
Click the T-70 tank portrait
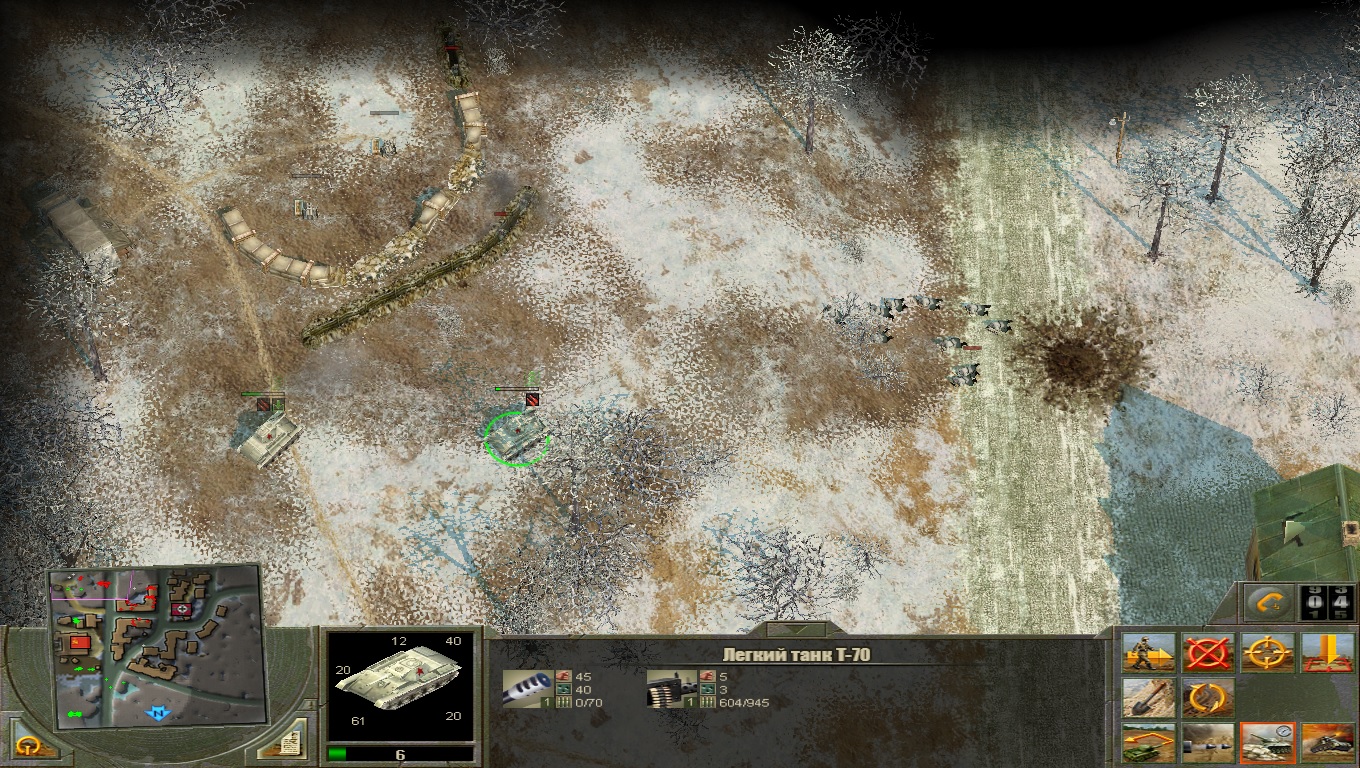(x=400, y=680)
